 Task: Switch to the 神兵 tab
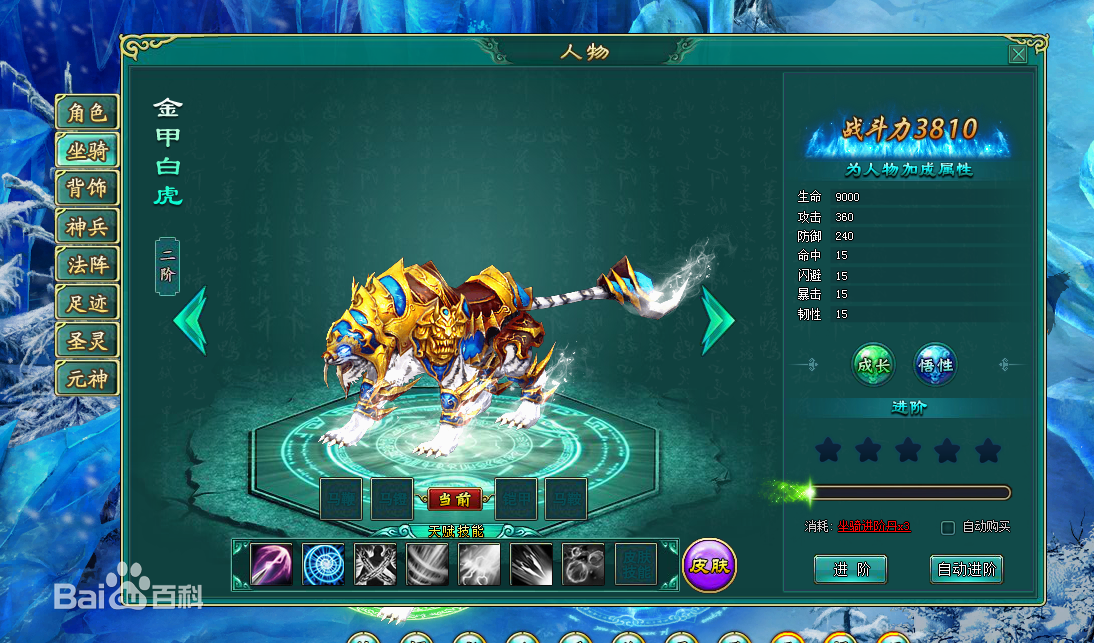pyautogui.click(x=87, y=227)
